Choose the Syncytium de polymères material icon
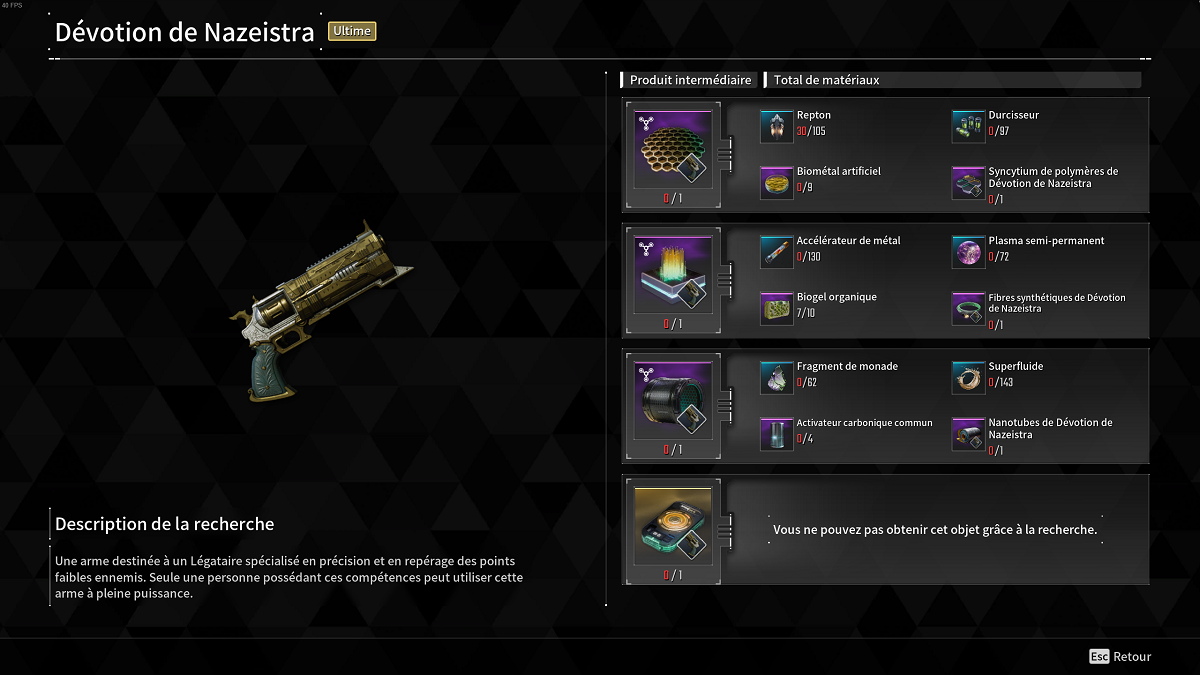The image size is (1200, 675). (968, 183)
